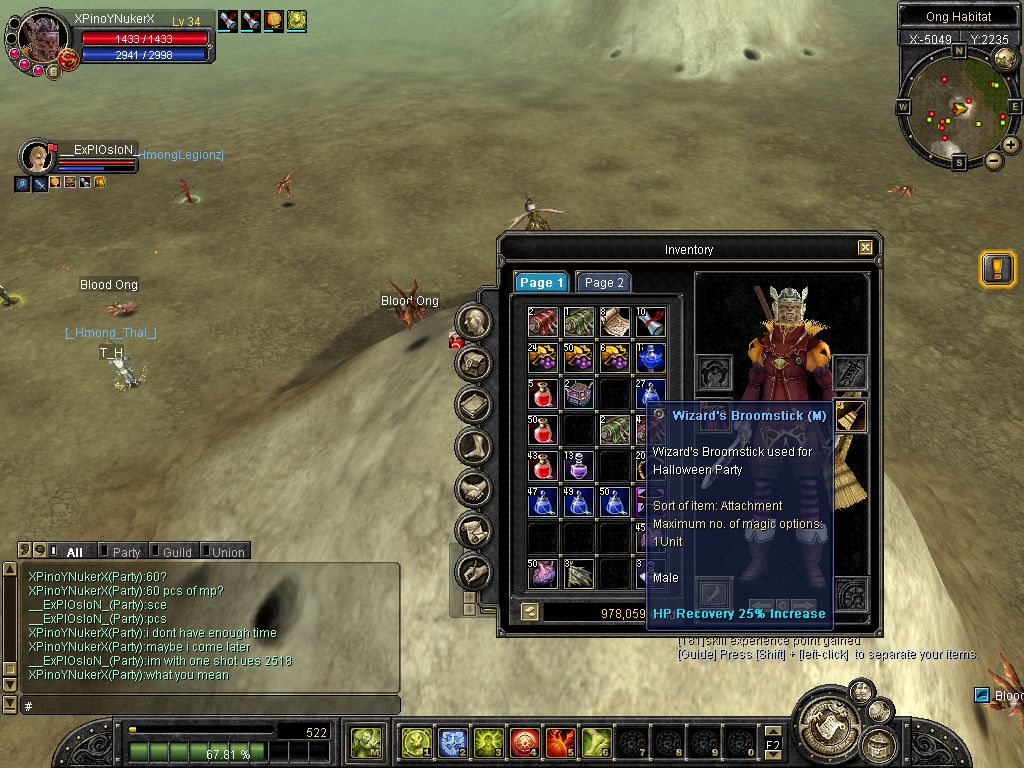The height and width of the screenshot is (768, 1024).
Task: Open the head profile side button
Action: click(x=474, y=321)
